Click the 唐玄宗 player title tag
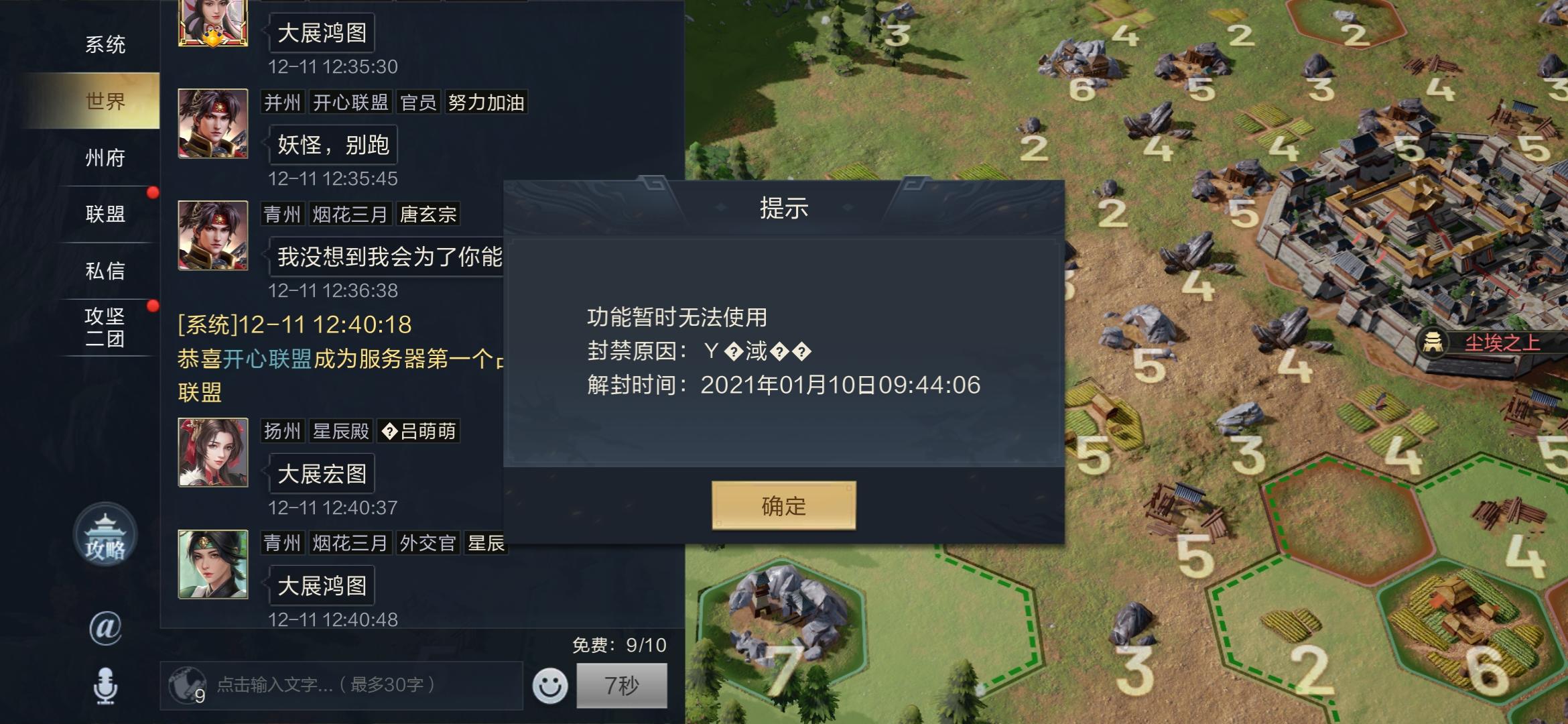 pos(428,215)
